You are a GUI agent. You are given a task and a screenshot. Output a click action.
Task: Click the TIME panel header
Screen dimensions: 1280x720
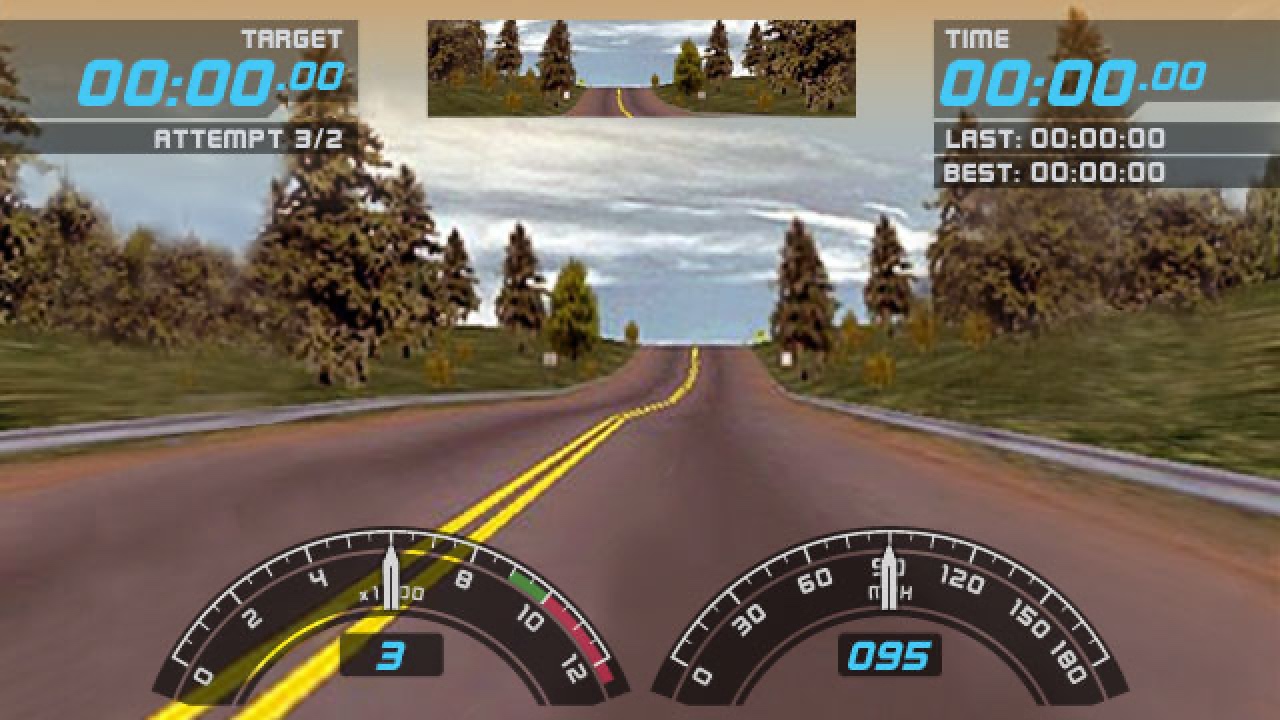975,38
